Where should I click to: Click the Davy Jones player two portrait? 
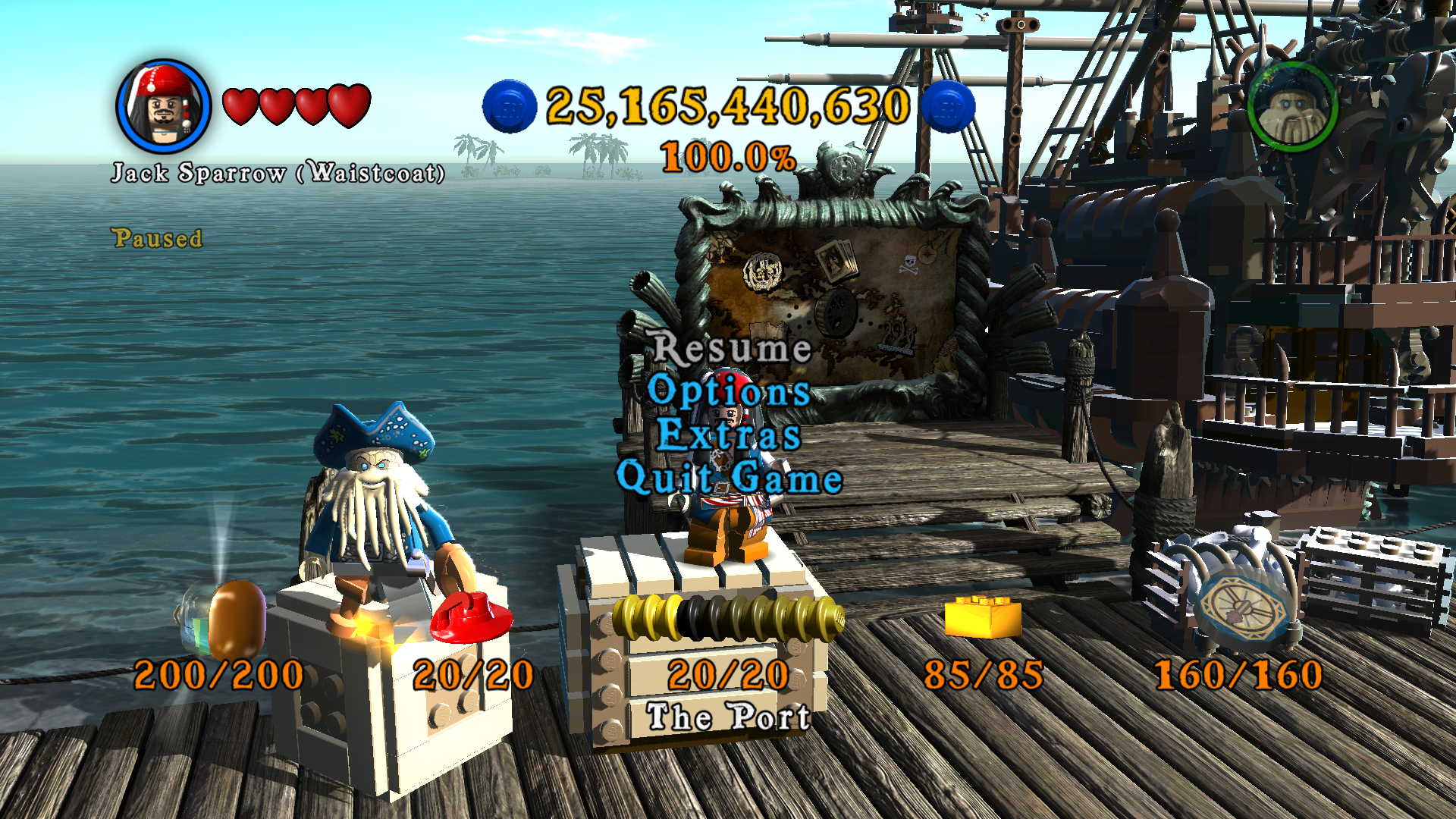1291,105
